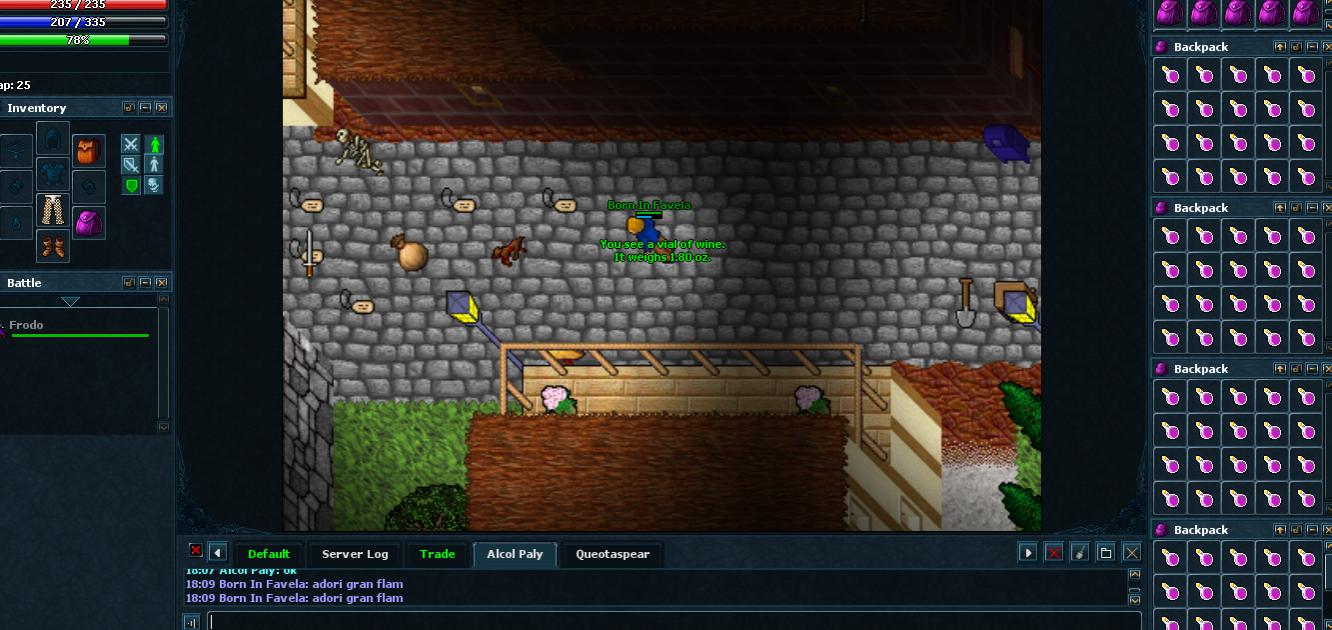Close the Inventory panel
Screen dimensions: 1332x630
pyautogui.click(x=162, y=108)
